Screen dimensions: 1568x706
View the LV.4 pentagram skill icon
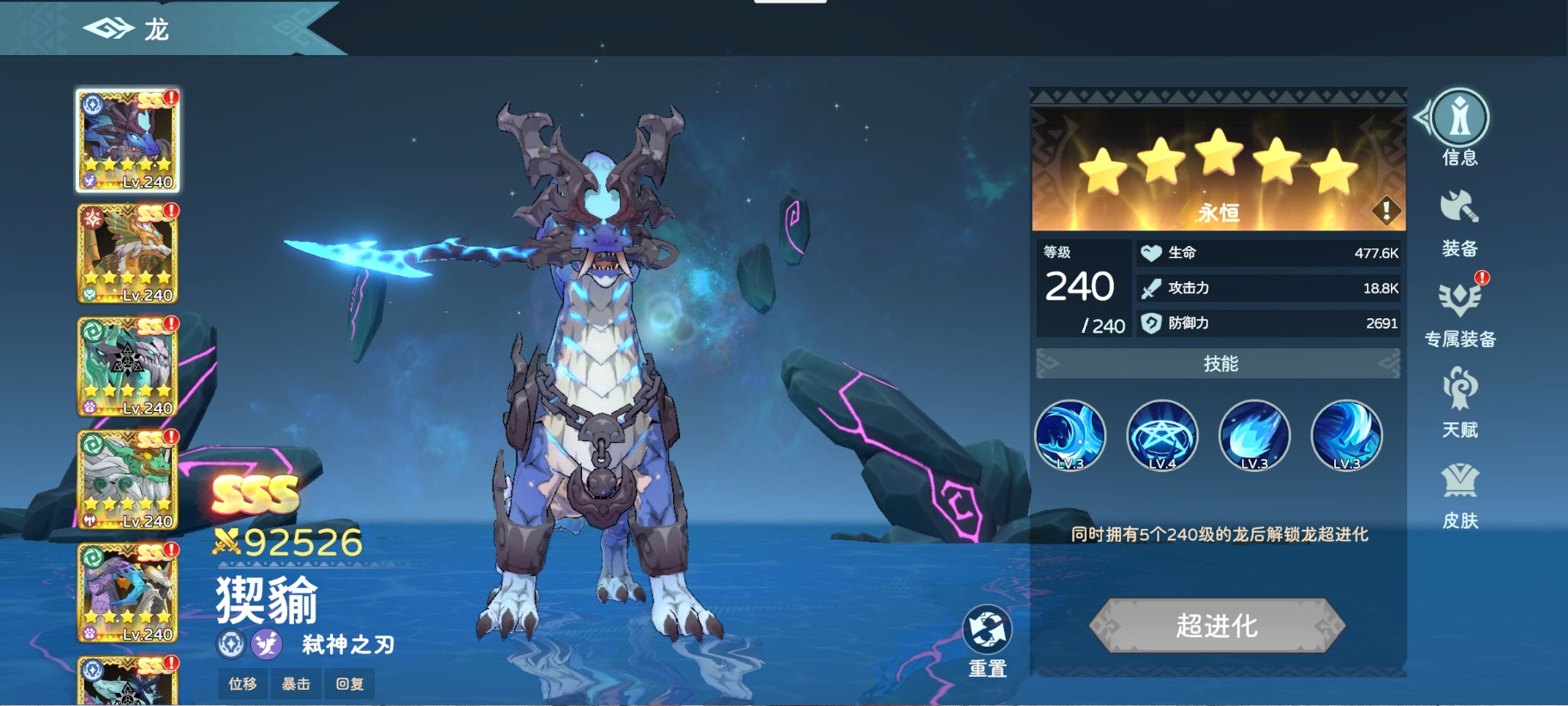1162,435
